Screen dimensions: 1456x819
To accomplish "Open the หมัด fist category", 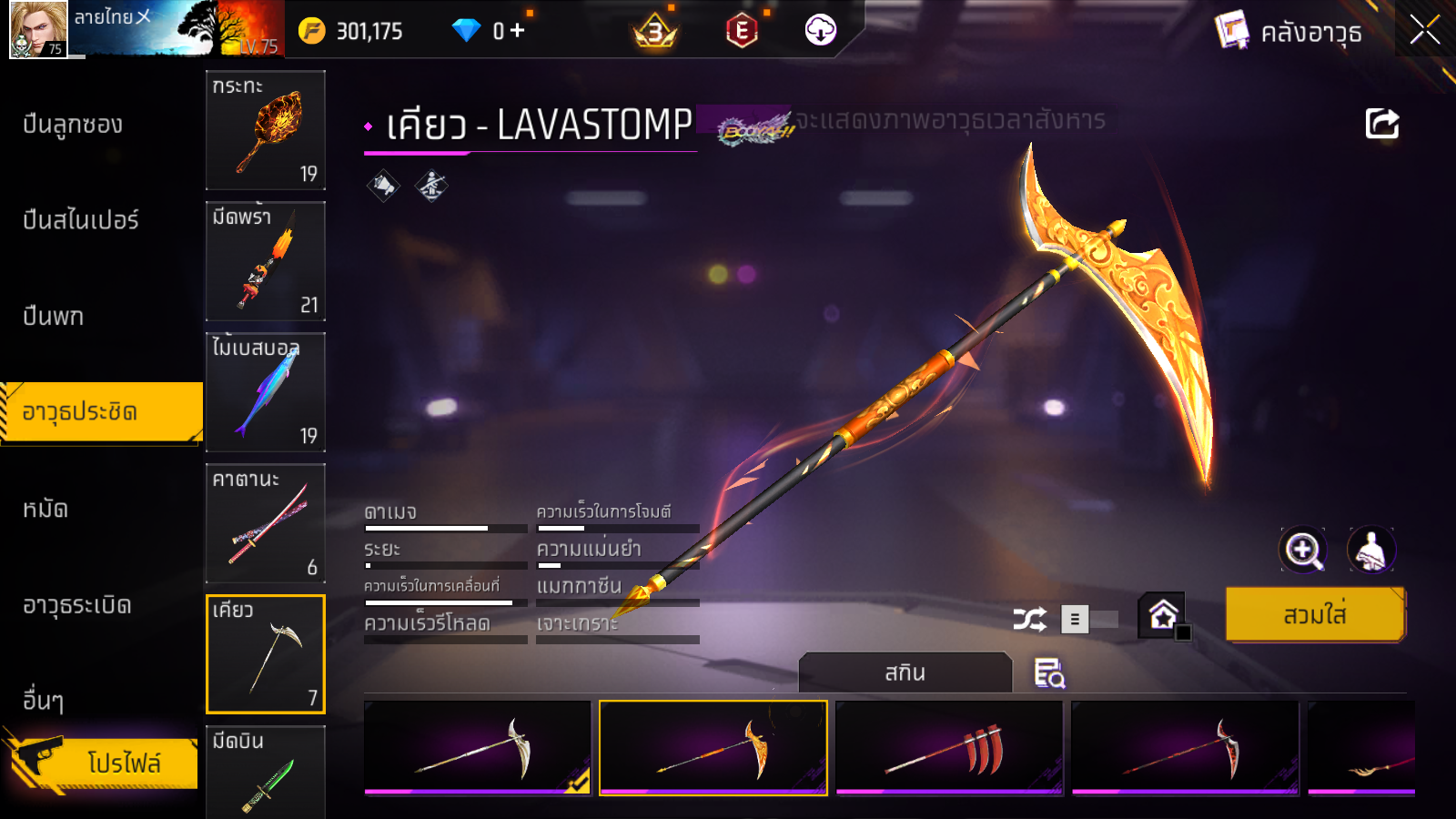I will tap(45, 509).
